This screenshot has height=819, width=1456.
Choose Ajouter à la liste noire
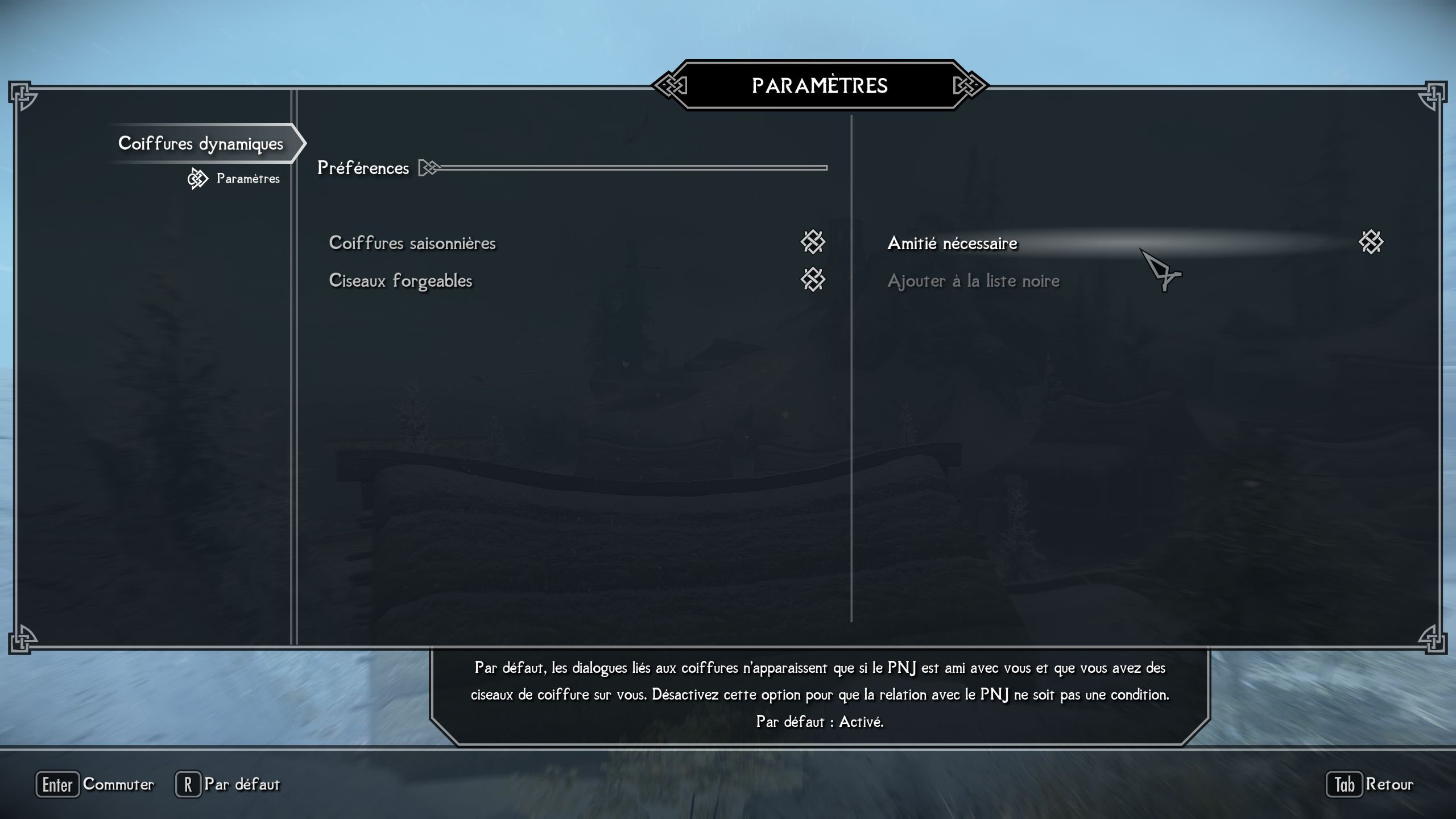[973, 280]
